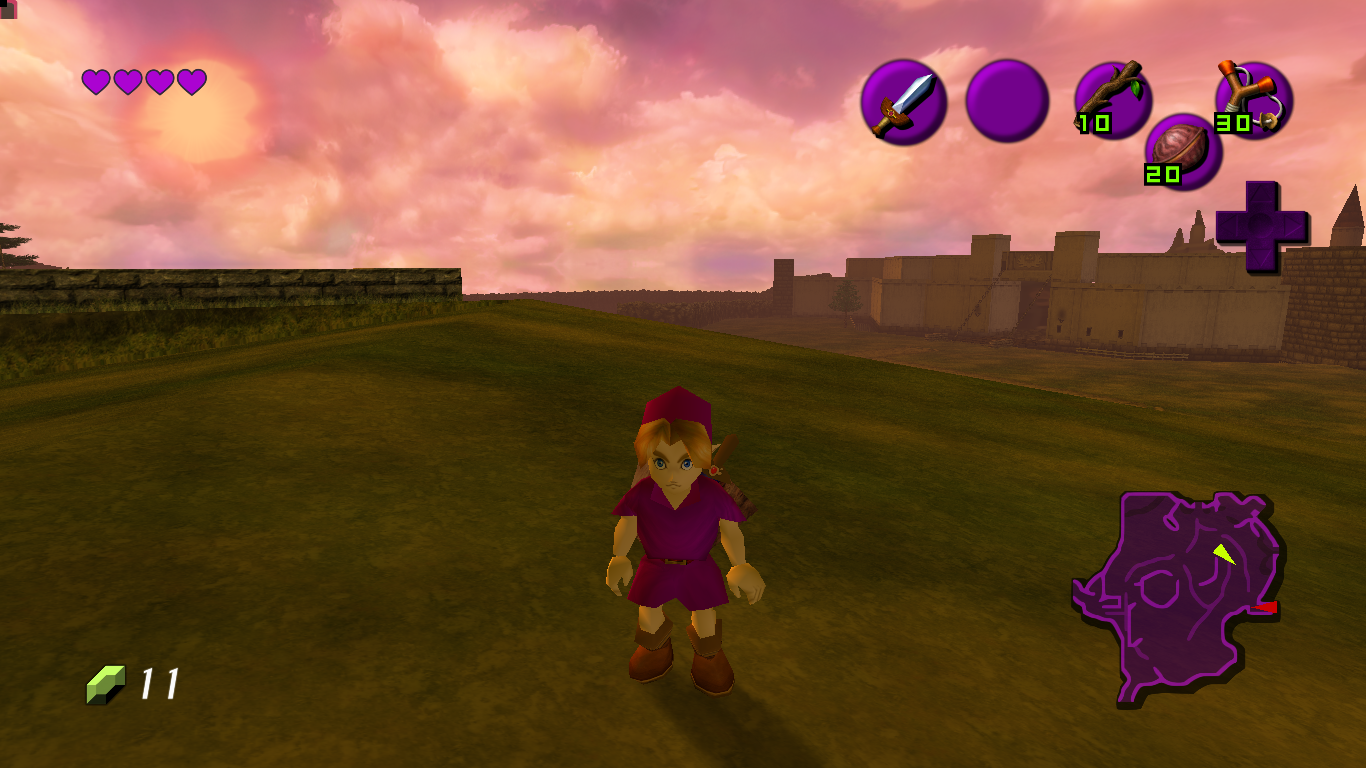Open the purple Hyrule Field minimap
Image resolution: width=1366 pixels, height=768 pixels.
click(x=1176, y=595)
